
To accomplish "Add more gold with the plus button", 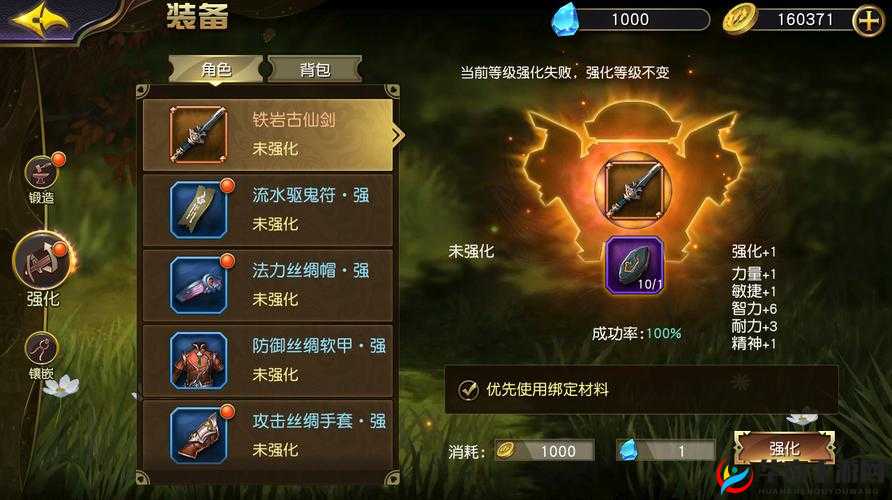I will click(867, 19).
